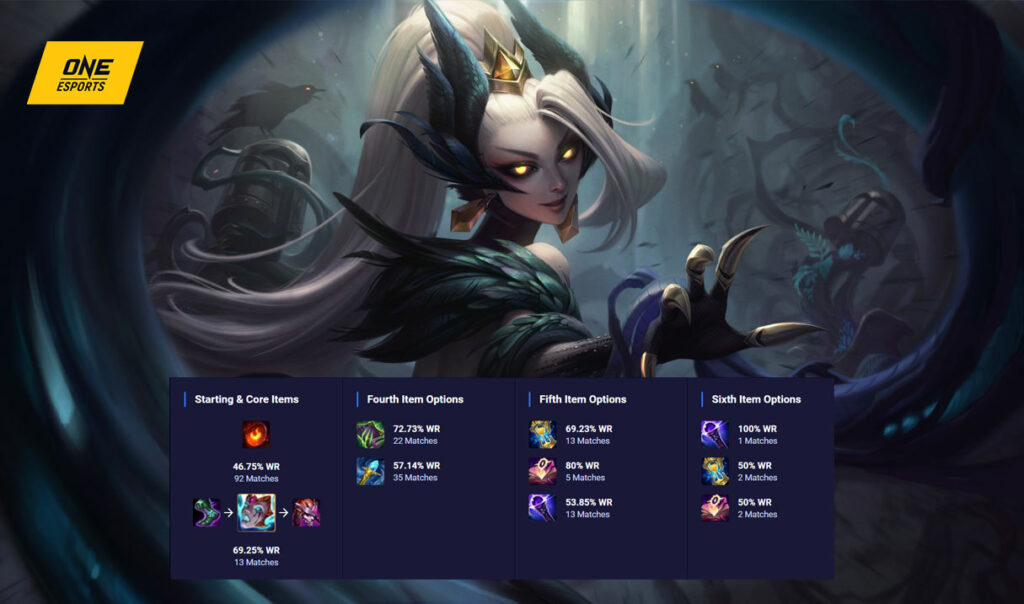Click the green boots core item icon

(x=206, y=513)
